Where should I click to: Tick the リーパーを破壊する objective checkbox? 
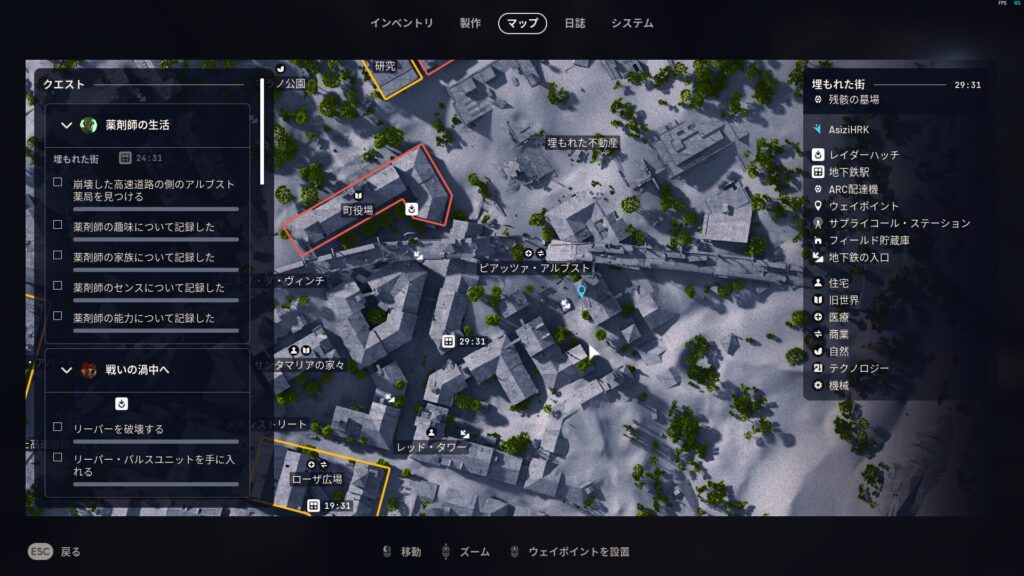[58, 428]
